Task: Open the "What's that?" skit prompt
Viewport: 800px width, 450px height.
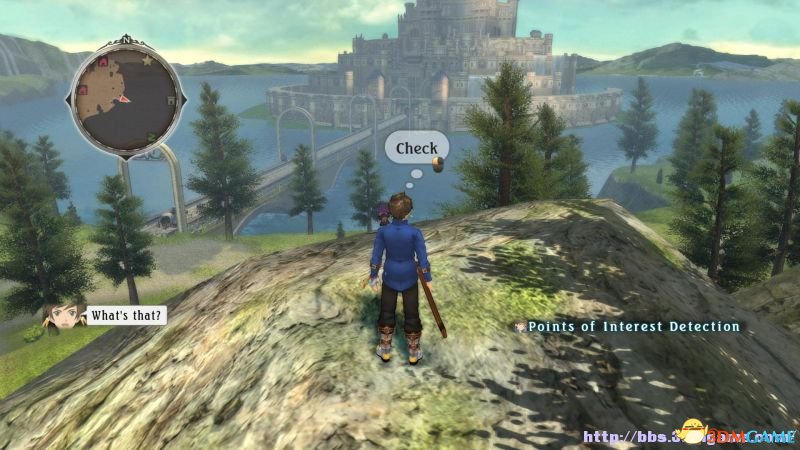Action: (x=125, y=315)
